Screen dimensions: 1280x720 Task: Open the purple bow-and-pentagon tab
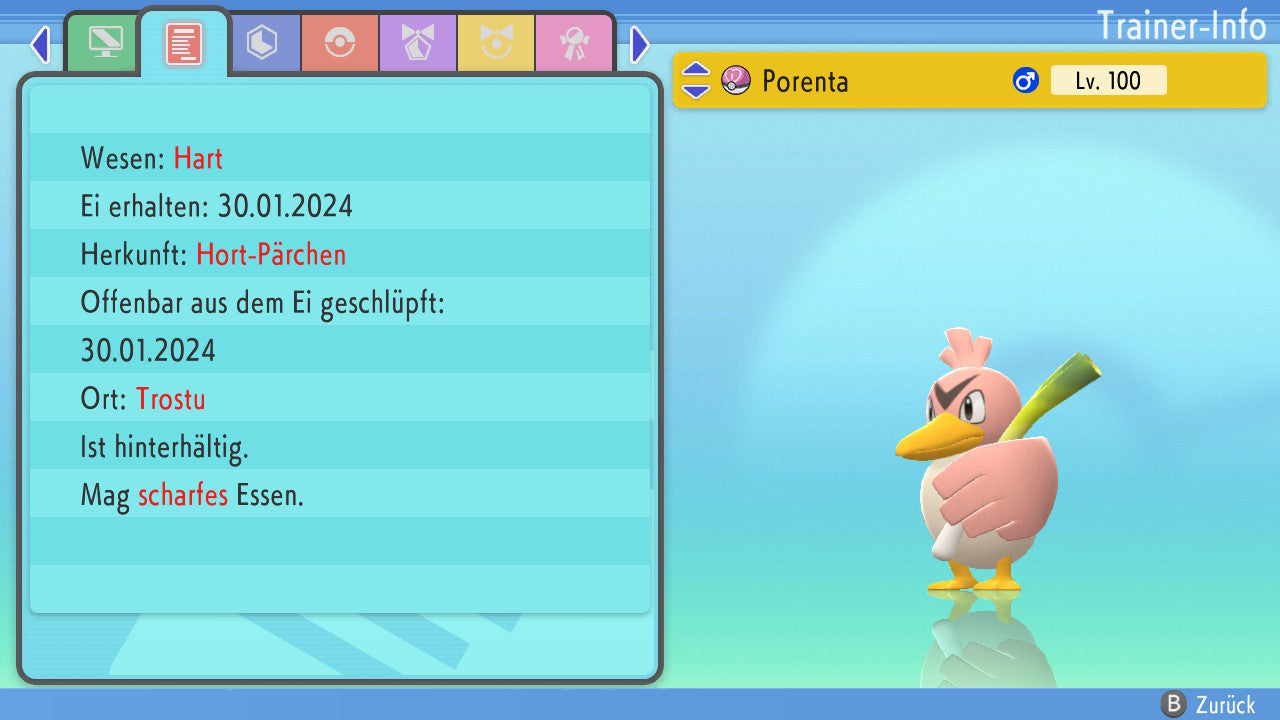pos(418,43)
